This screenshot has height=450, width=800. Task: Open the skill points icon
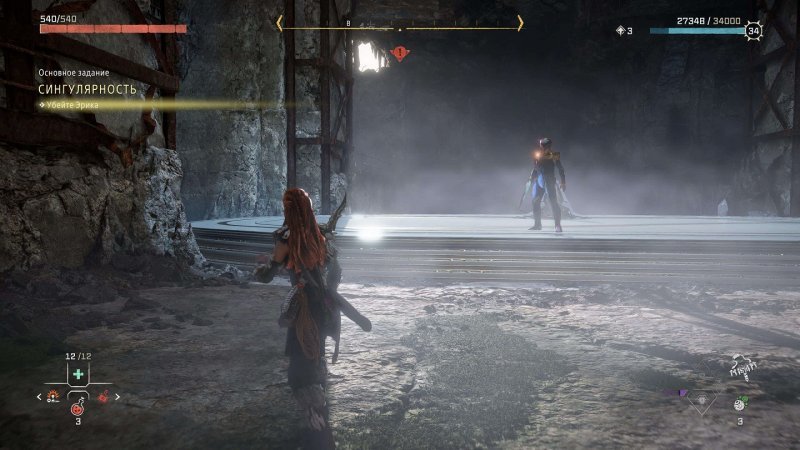tap(621, 31)
